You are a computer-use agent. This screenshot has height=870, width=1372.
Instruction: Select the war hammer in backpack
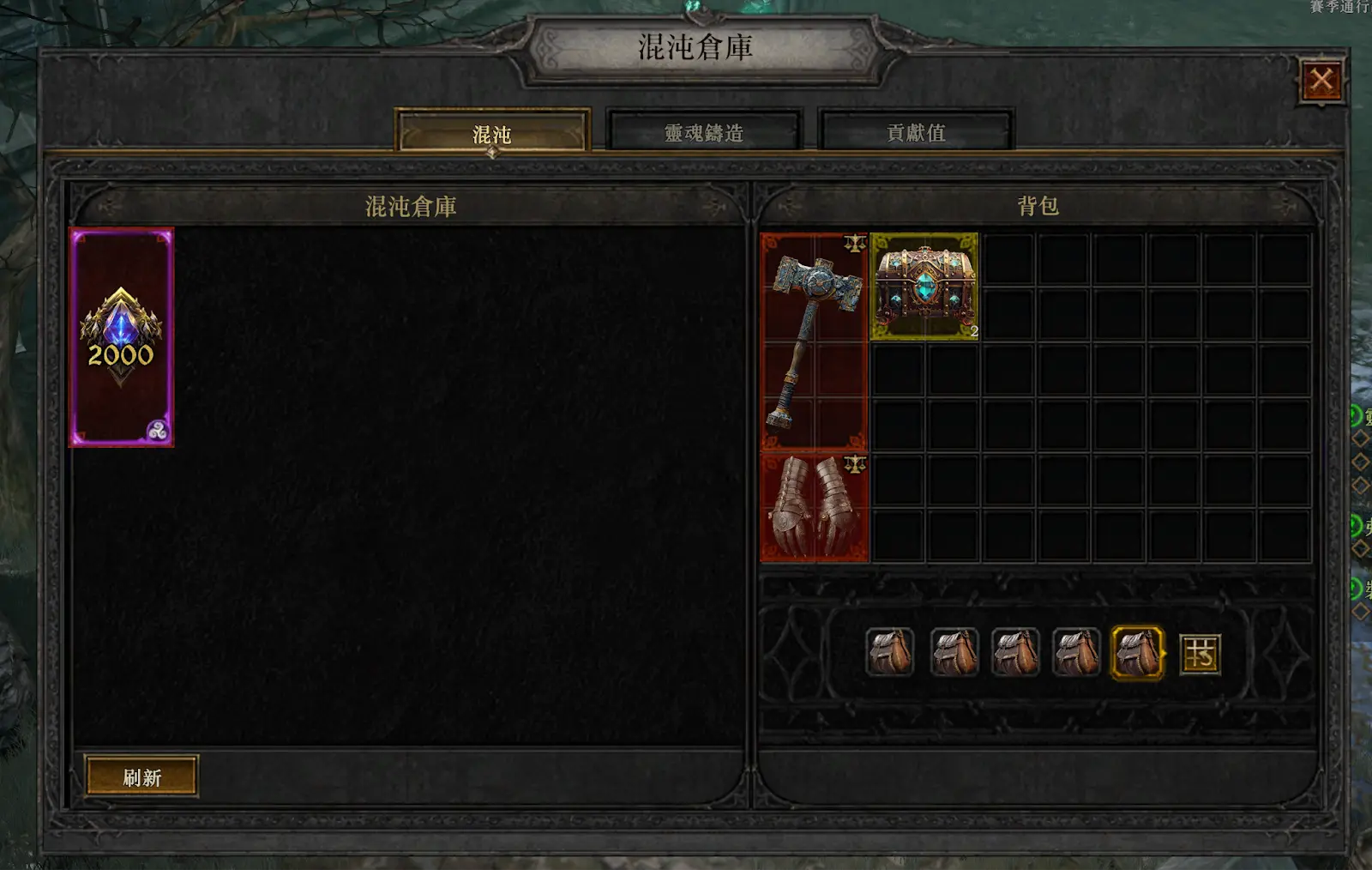point(814,341)
